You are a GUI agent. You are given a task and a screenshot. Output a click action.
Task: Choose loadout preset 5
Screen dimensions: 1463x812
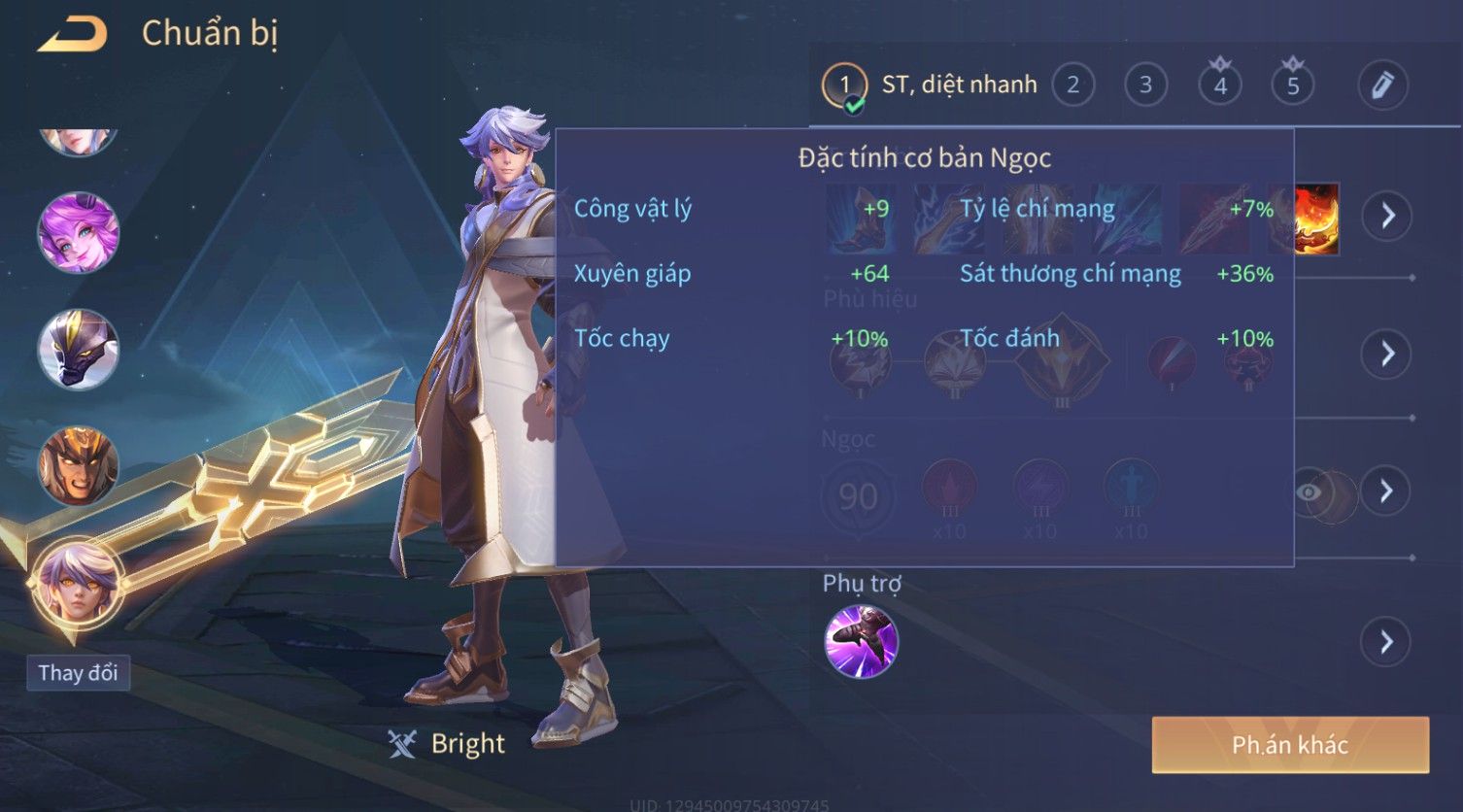[x=1293, y=85]
